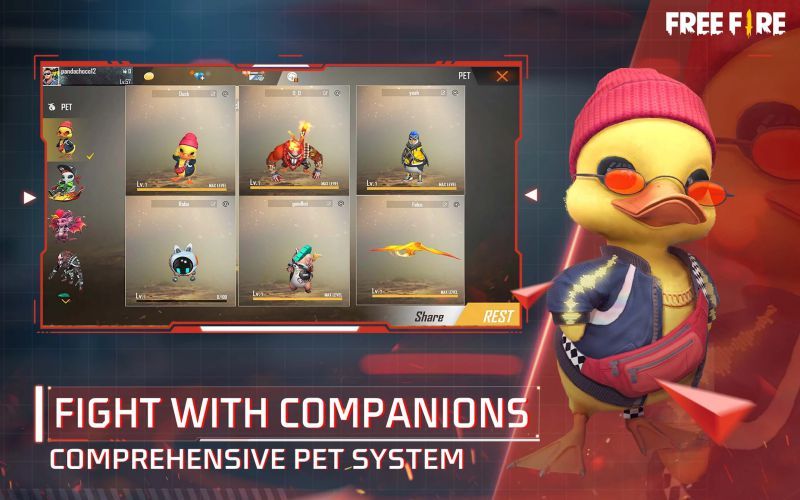Open the diamond currency icon

click(x=198, y=76)
